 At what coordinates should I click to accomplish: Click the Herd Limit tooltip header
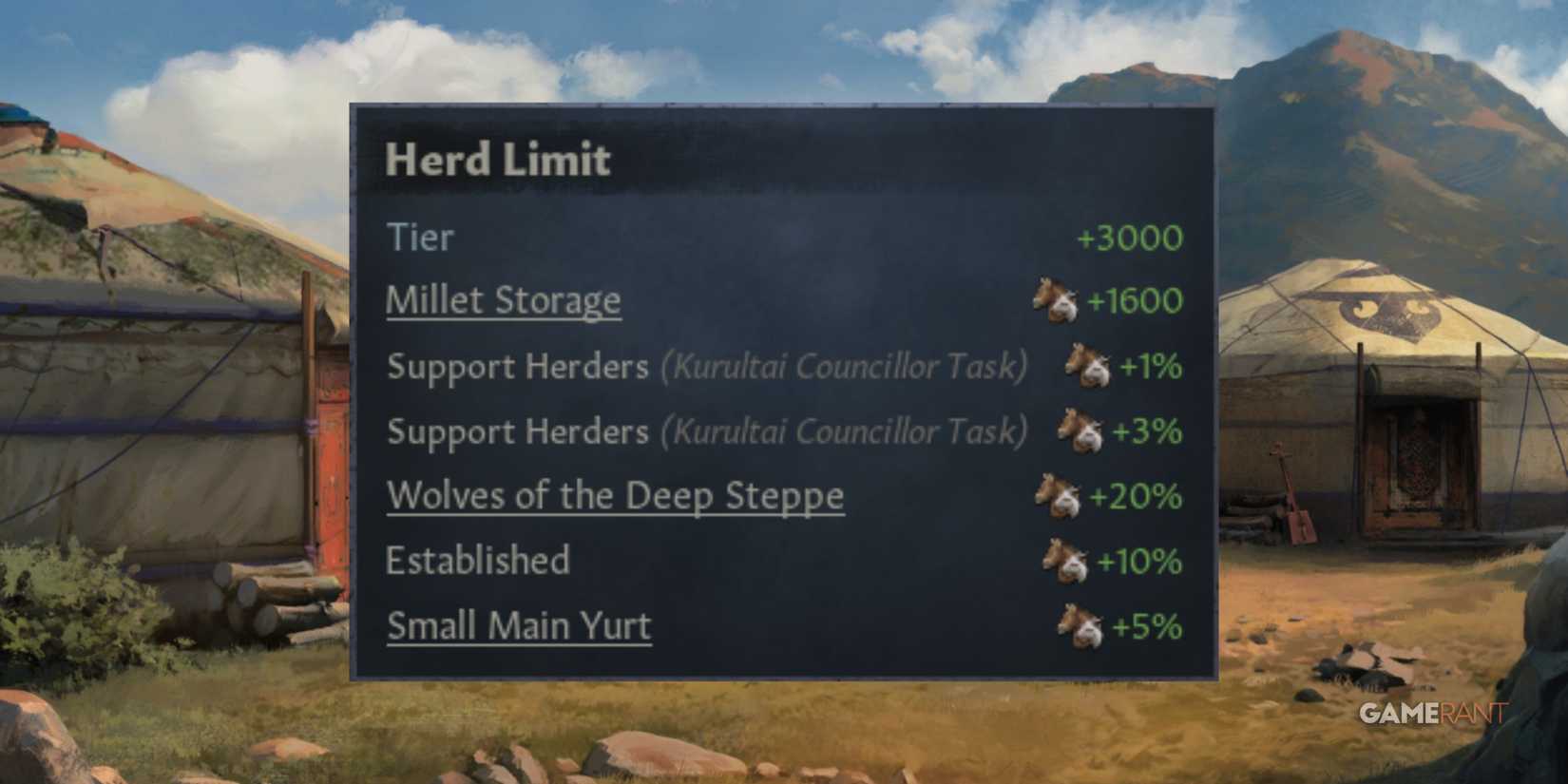pos(498,159)
